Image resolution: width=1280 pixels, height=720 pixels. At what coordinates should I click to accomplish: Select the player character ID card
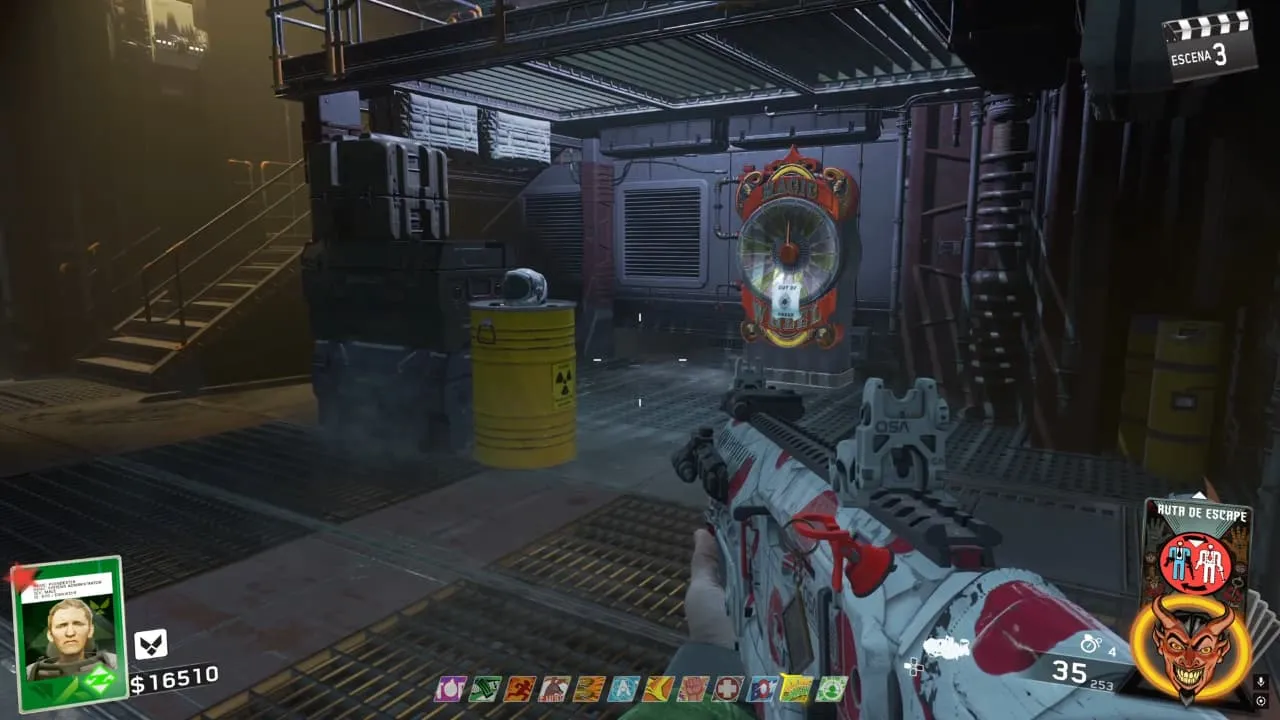(68, 632)
